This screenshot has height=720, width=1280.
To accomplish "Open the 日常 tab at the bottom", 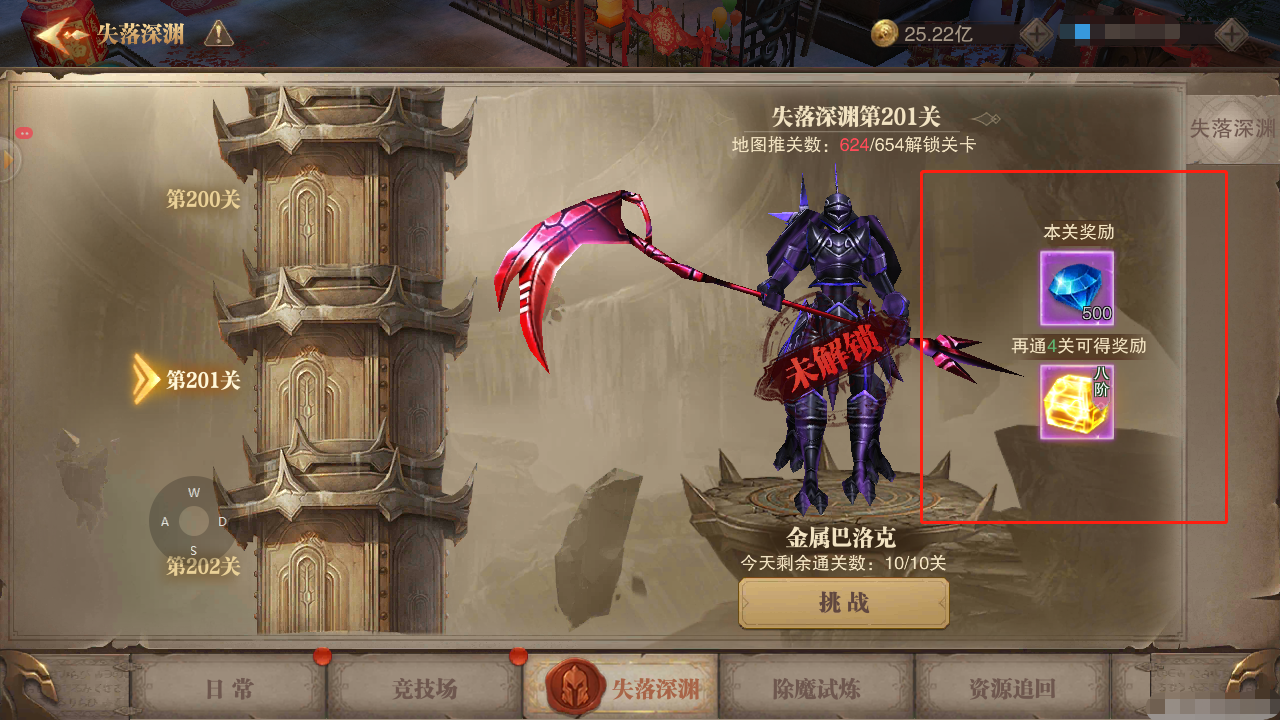I will pos(228,690).
